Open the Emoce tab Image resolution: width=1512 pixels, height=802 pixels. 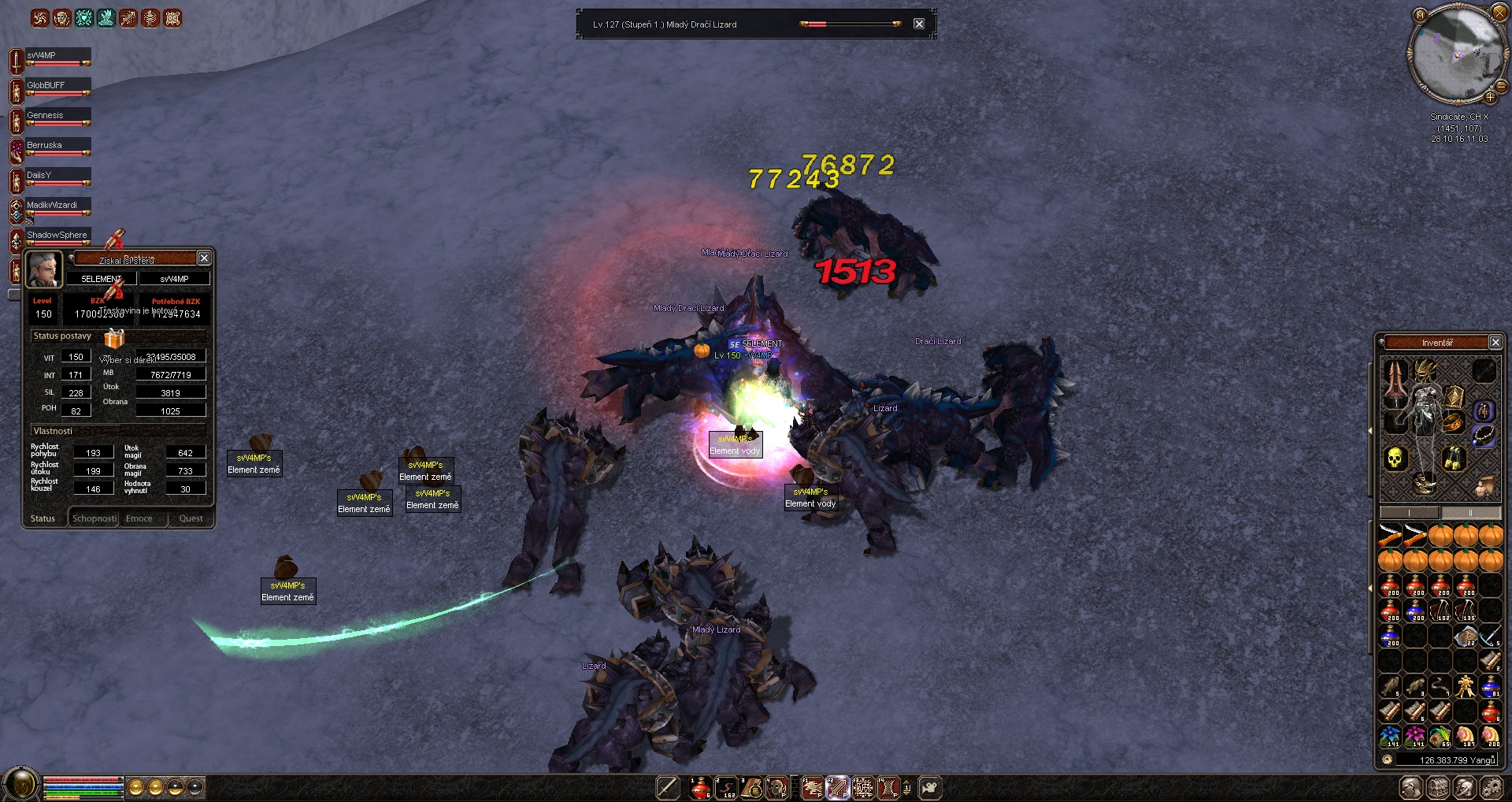click(x=139, y=518)
